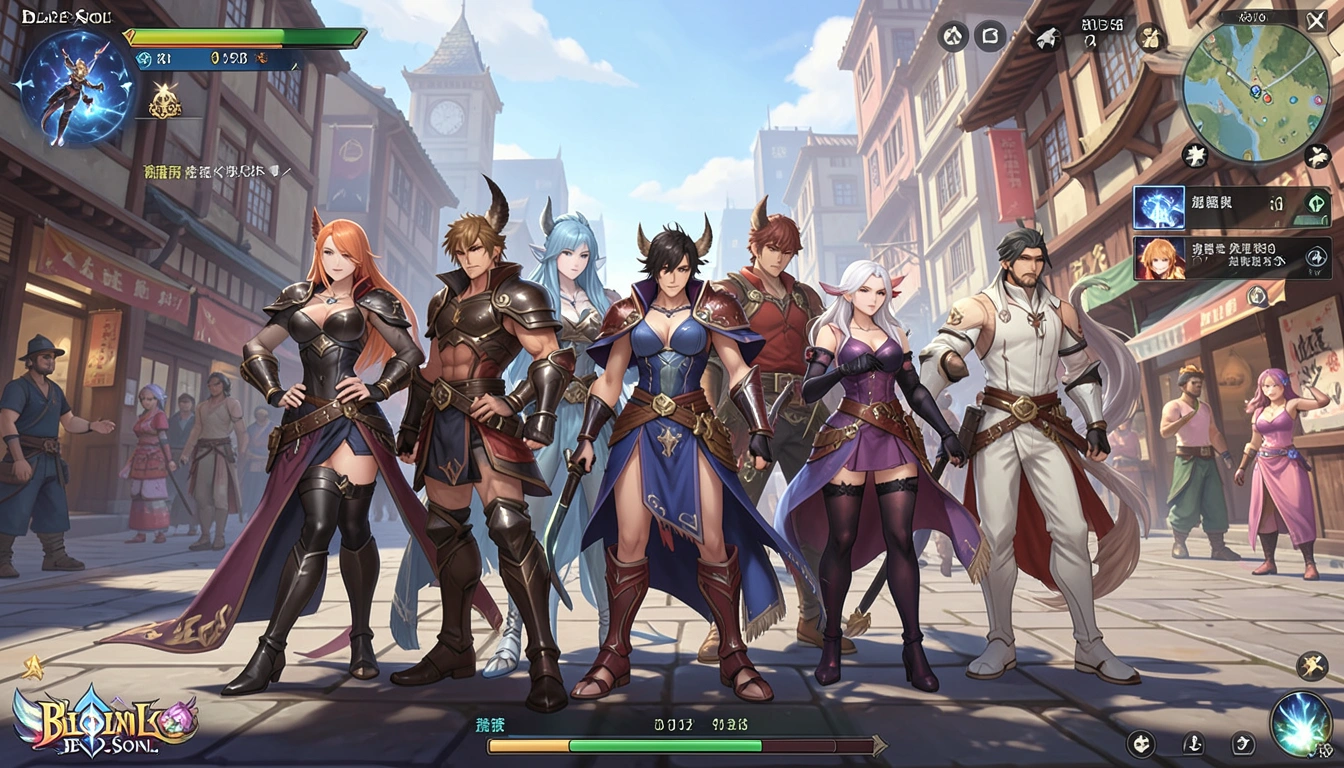The height and width of the screenshot is (768, 1344).
Task: Click the square-shaped round button in top bar
Action: [x=990, y=37]
